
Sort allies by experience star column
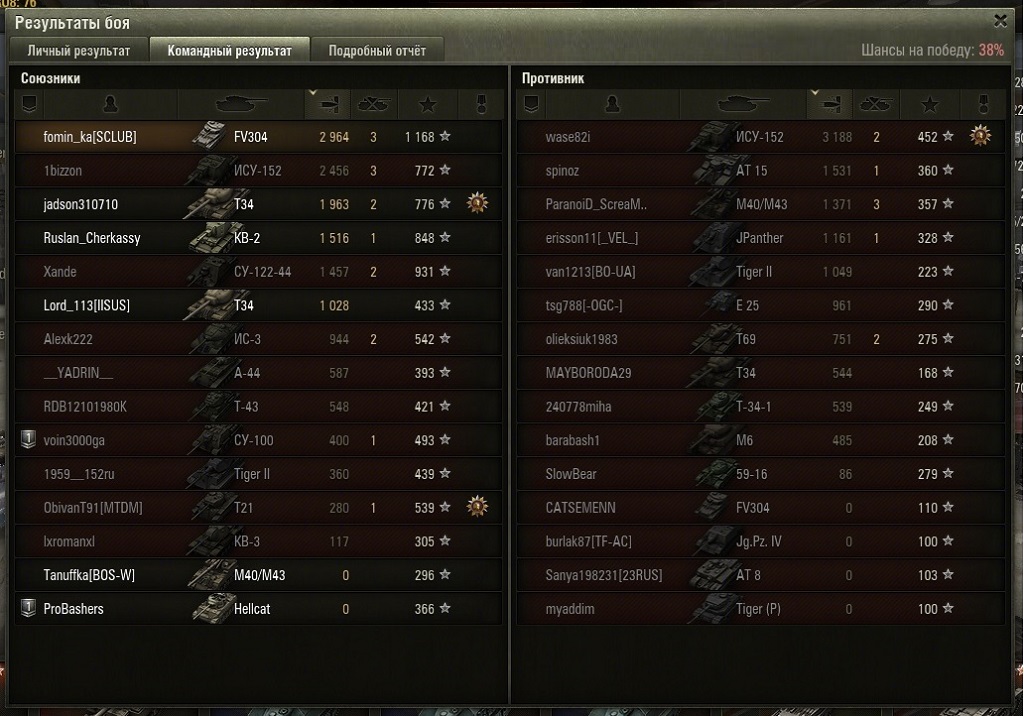[x=428, y=104]
